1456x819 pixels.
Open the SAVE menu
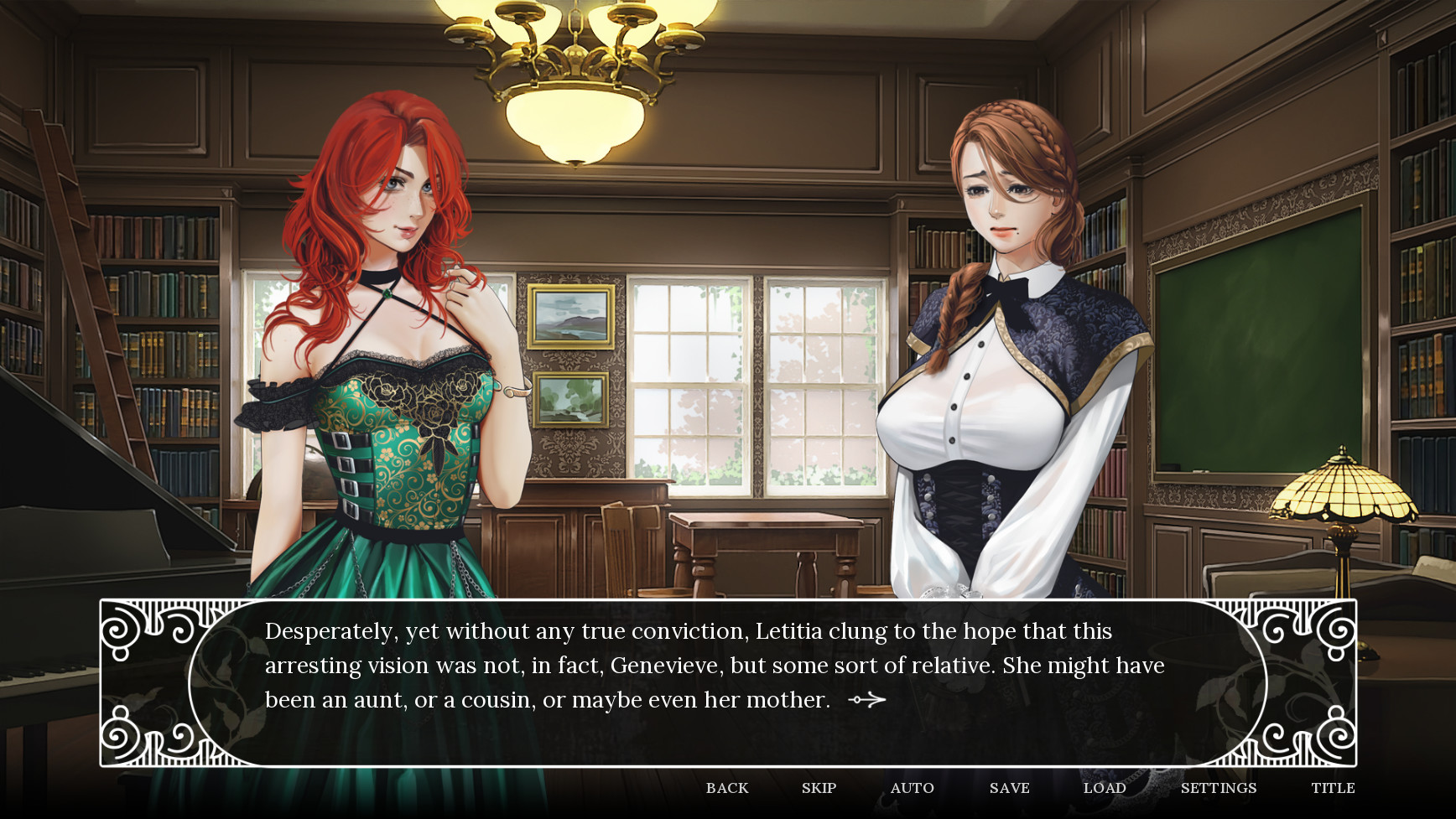[1009, 788]
